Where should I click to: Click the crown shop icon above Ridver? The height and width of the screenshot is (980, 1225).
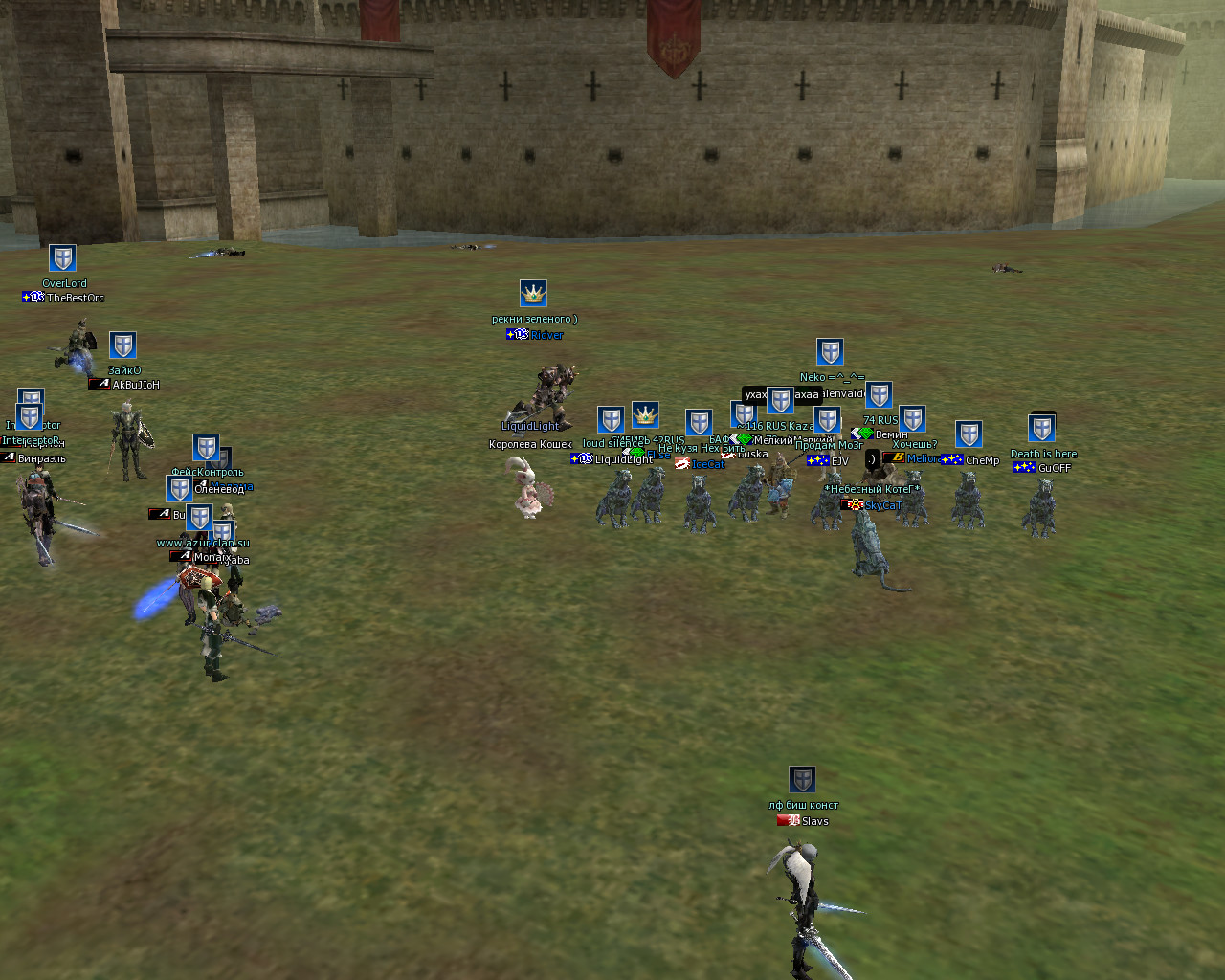[533, 293]
